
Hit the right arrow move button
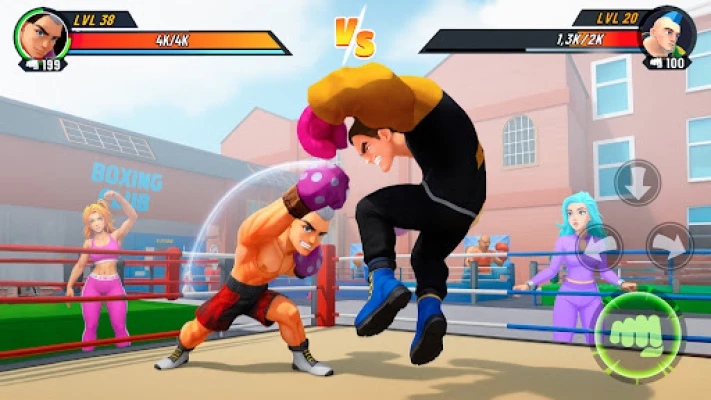(x=670, y=246)
